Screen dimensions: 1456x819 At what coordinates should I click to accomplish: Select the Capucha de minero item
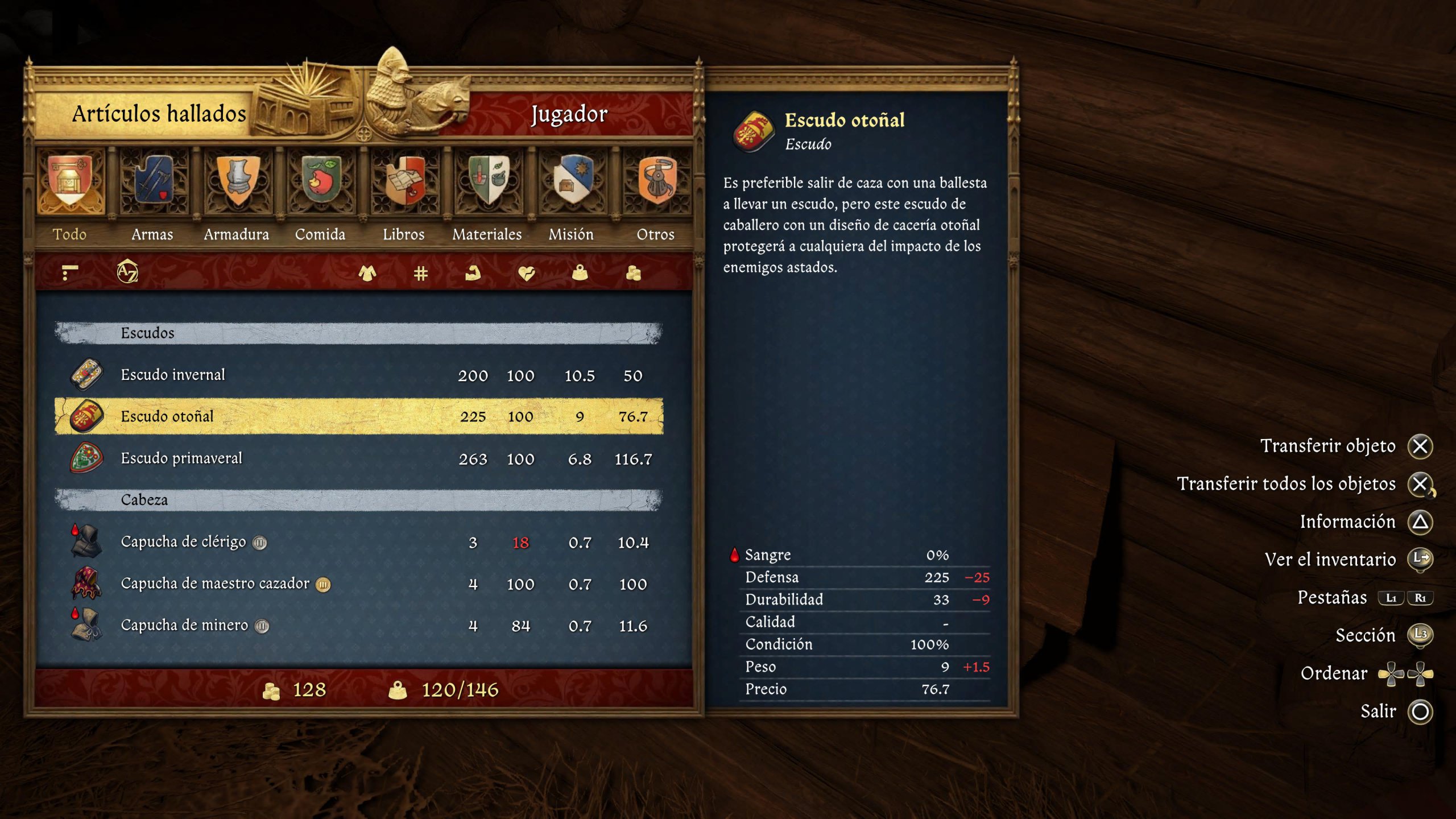(x=358, y=626)
